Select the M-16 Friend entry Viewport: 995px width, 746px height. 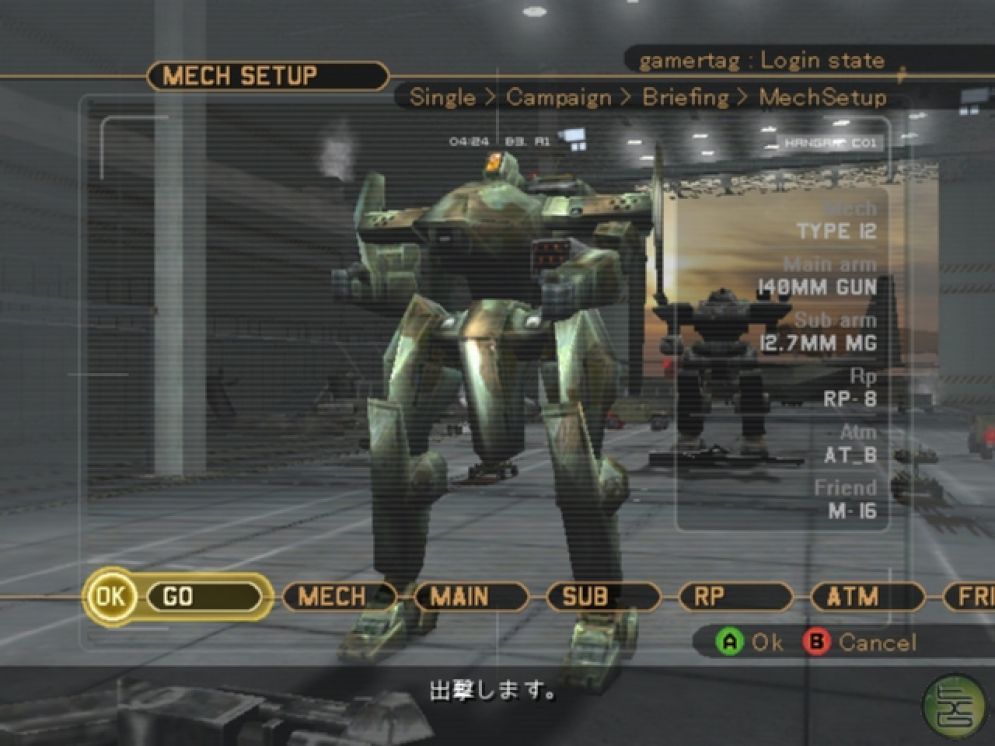coord(852,512)
